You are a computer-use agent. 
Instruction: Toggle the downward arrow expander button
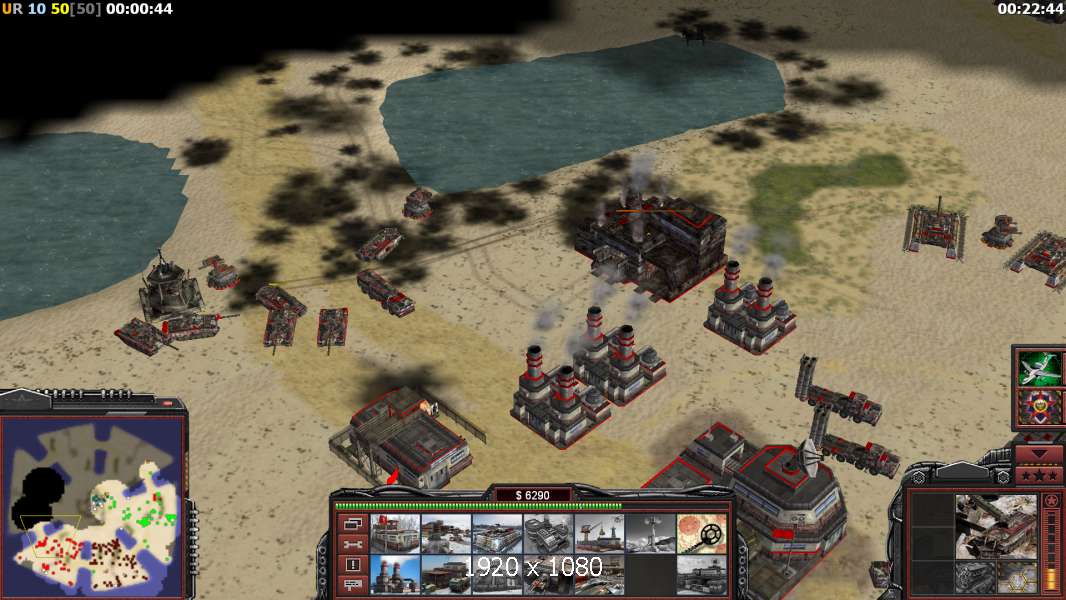tap(1038, 453)
